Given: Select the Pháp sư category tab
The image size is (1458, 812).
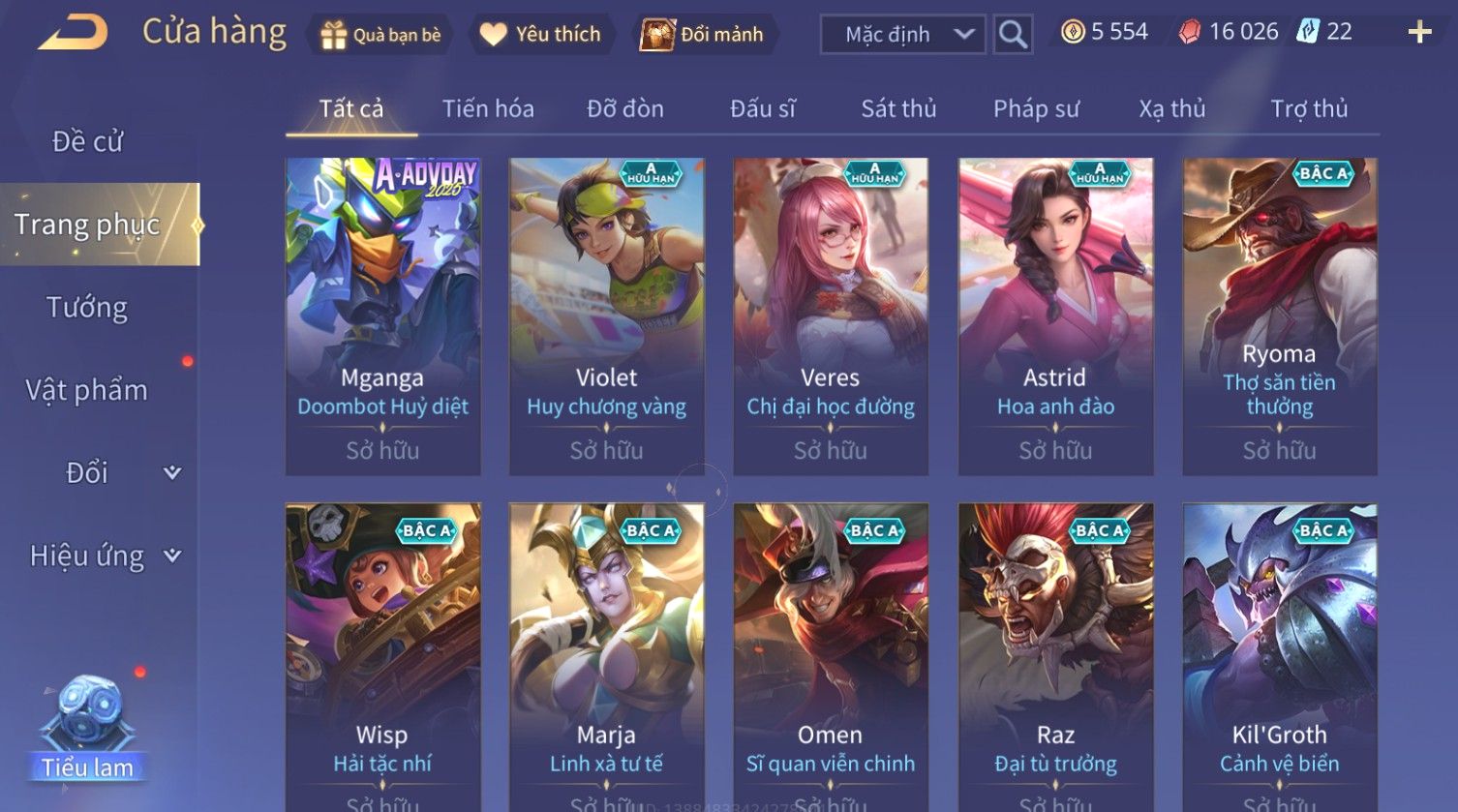Looking at the screenshot, I should (x=1036, y=108).
